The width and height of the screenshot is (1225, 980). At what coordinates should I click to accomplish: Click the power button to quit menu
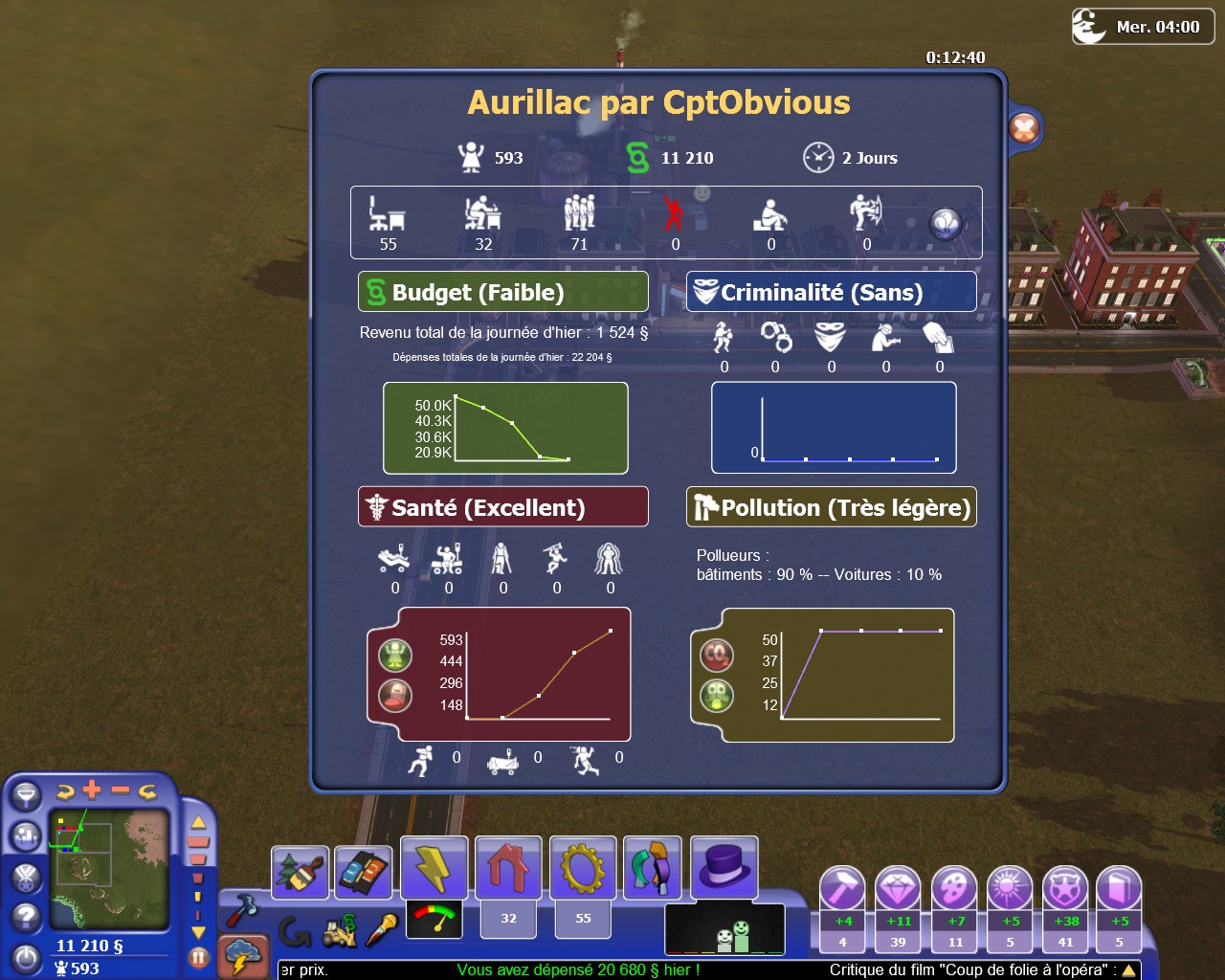click(x=26, y=958)
